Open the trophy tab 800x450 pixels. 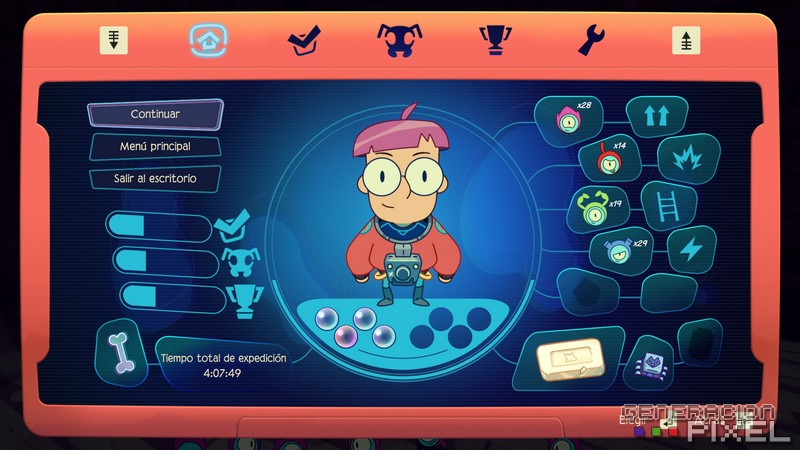(x=496, y=40)
